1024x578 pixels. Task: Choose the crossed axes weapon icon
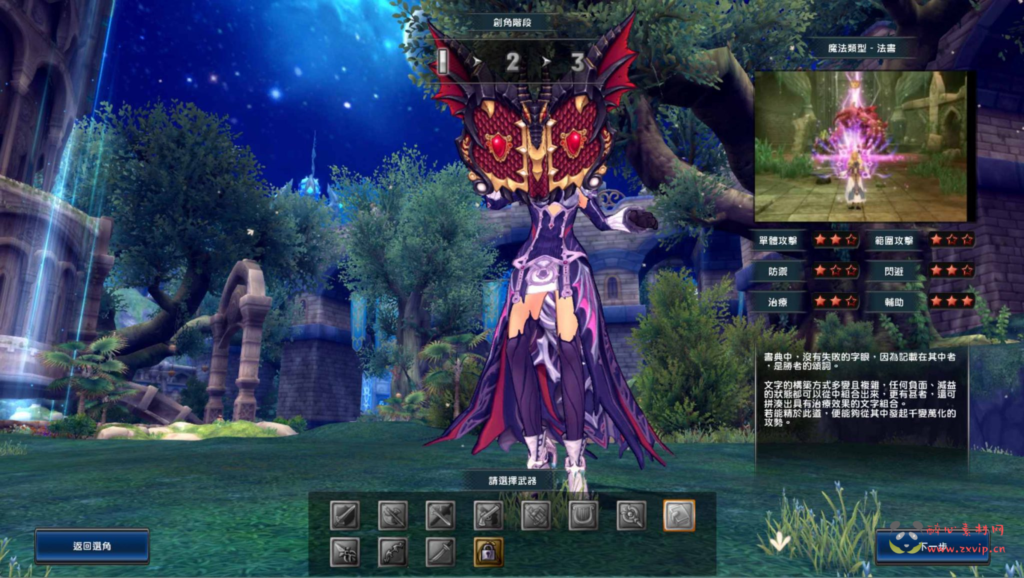point(392,515)
